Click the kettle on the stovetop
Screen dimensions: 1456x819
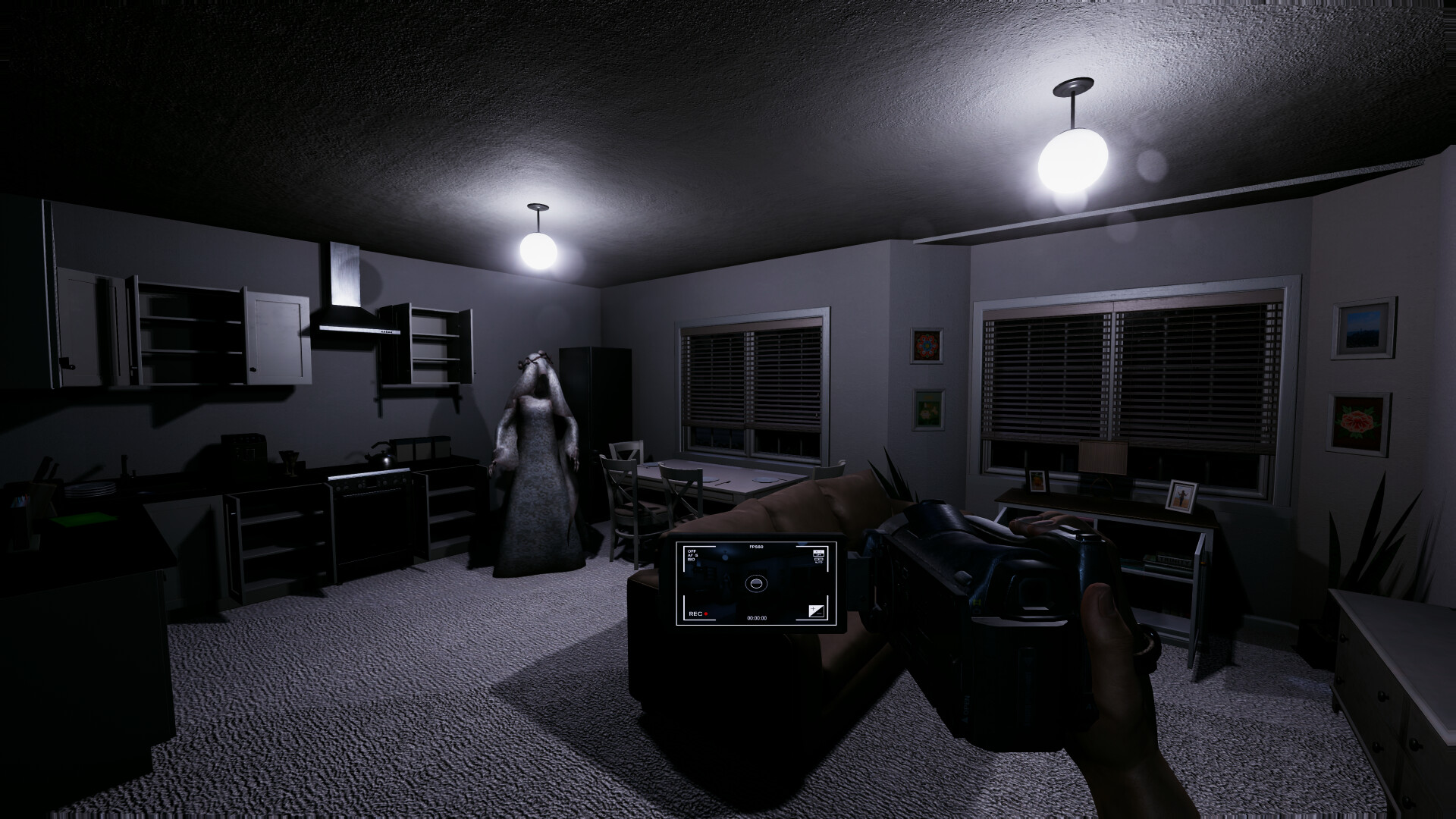pos(382,455)
